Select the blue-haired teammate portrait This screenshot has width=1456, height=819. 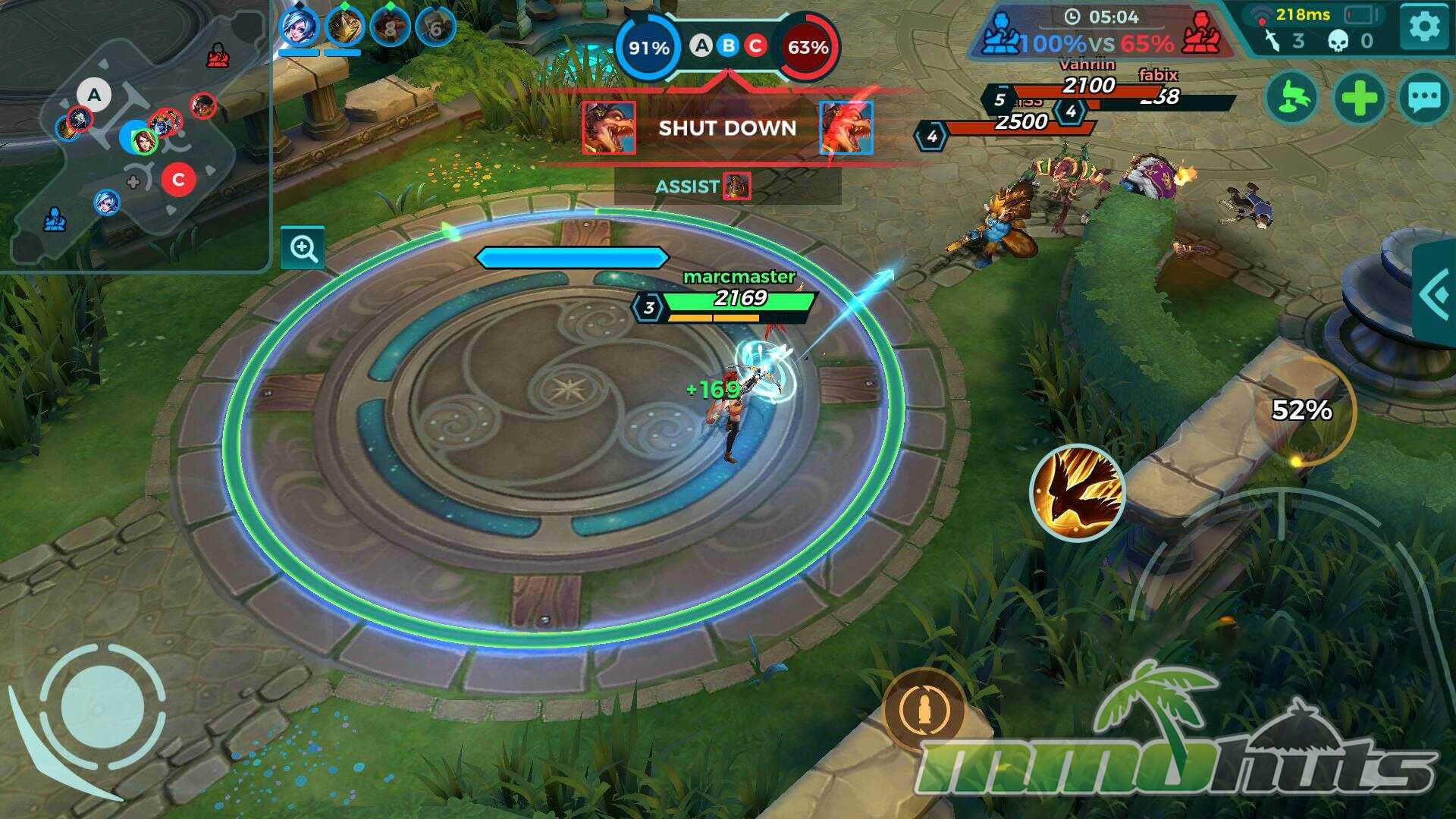tap(298, 28)
